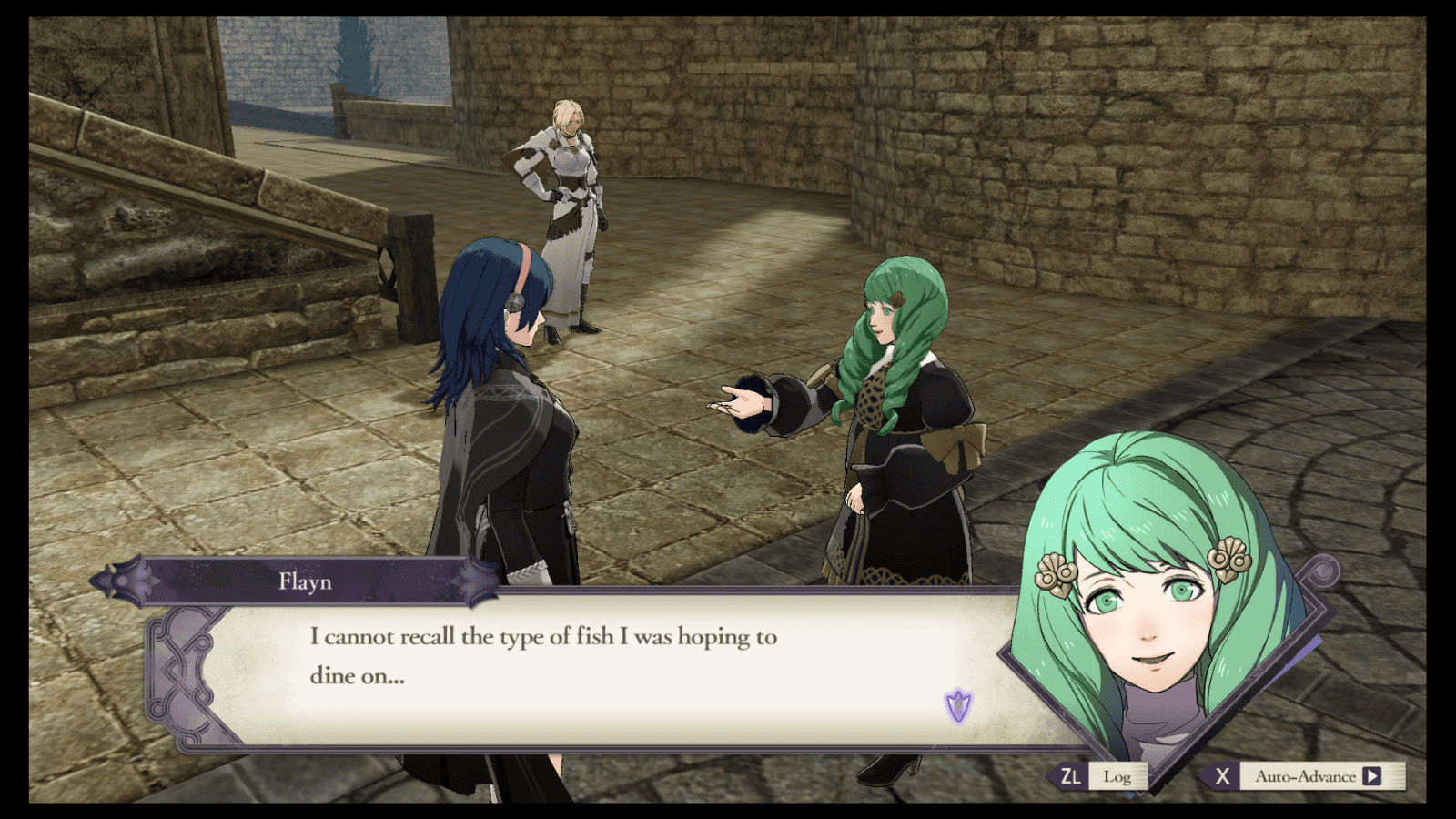Select the Flayn name plate
The image size is (1456, 819).
304,582
